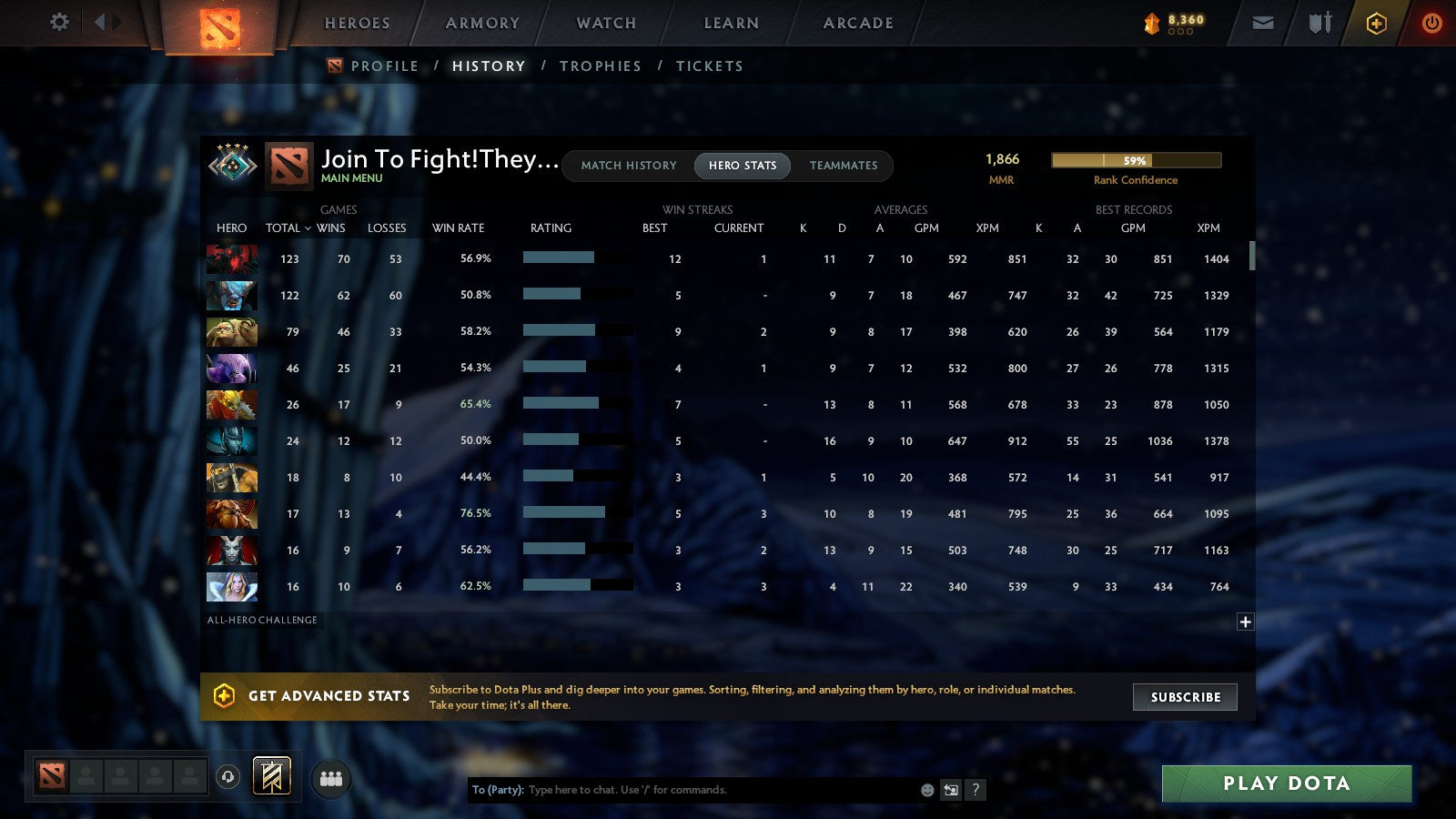
Task: Open the TROPHIES page
Action: click(x=602, y=66)
